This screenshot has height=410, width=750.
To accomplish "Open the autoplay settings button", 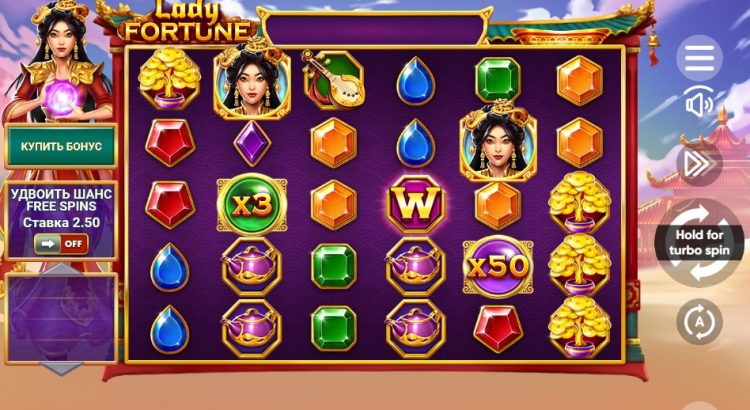I will pyautogui.click(x=699, y=322).
